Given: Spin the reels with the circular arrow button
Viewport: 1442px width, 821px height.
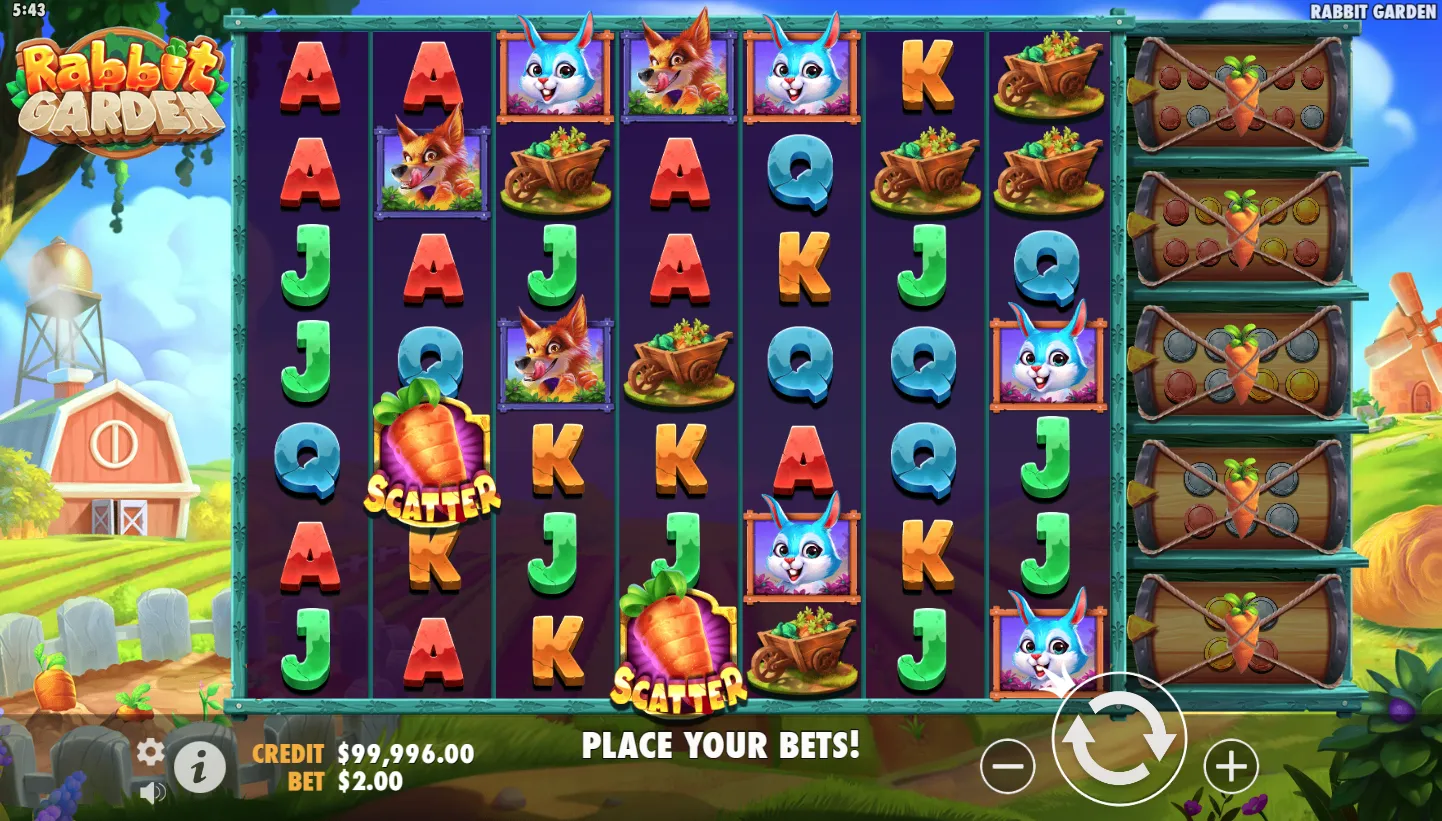Looking at the screenshot, I should coord(1119,740).
